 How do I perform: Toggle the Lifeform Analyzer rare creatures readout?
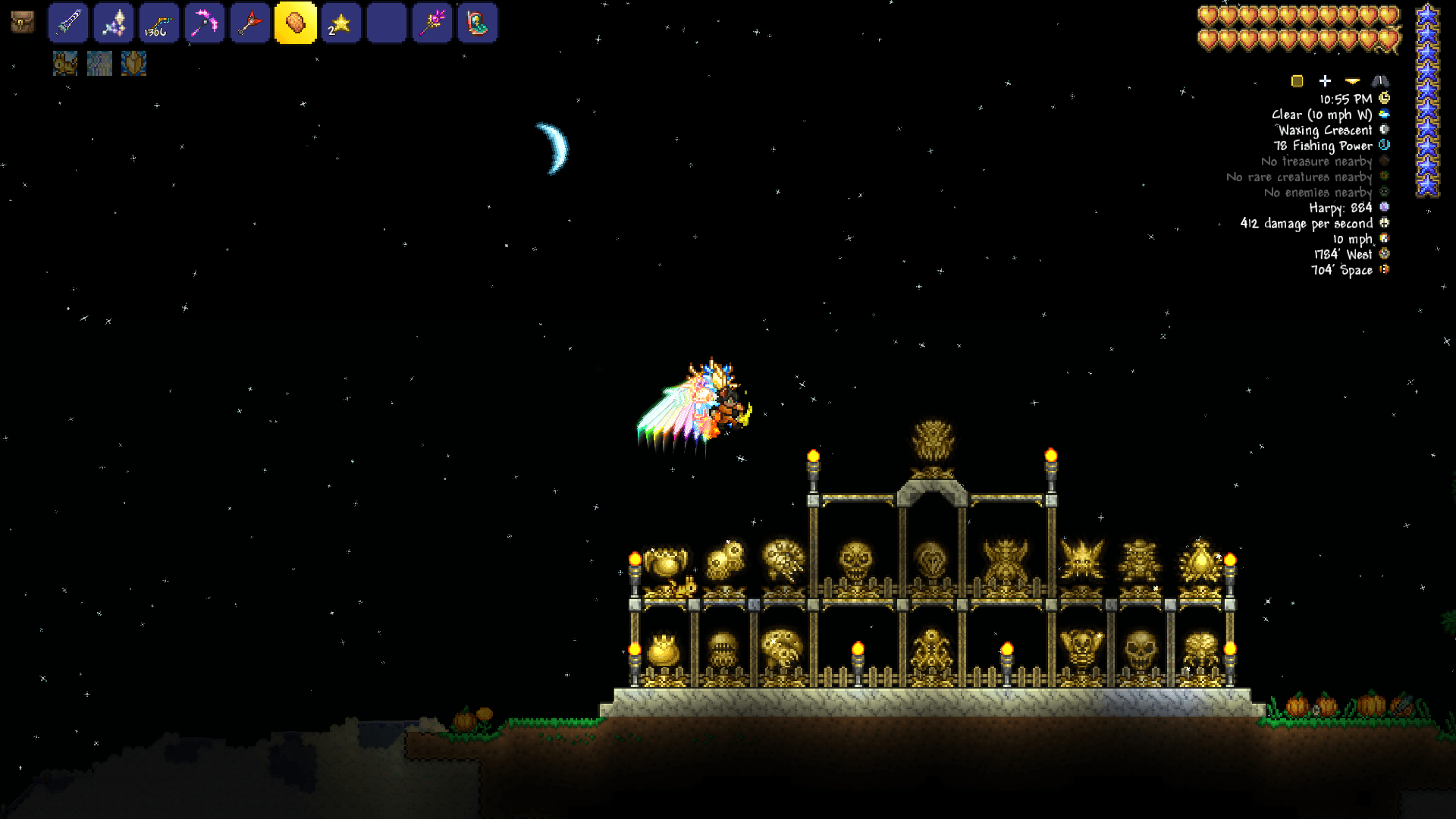tap(1383, 177)
